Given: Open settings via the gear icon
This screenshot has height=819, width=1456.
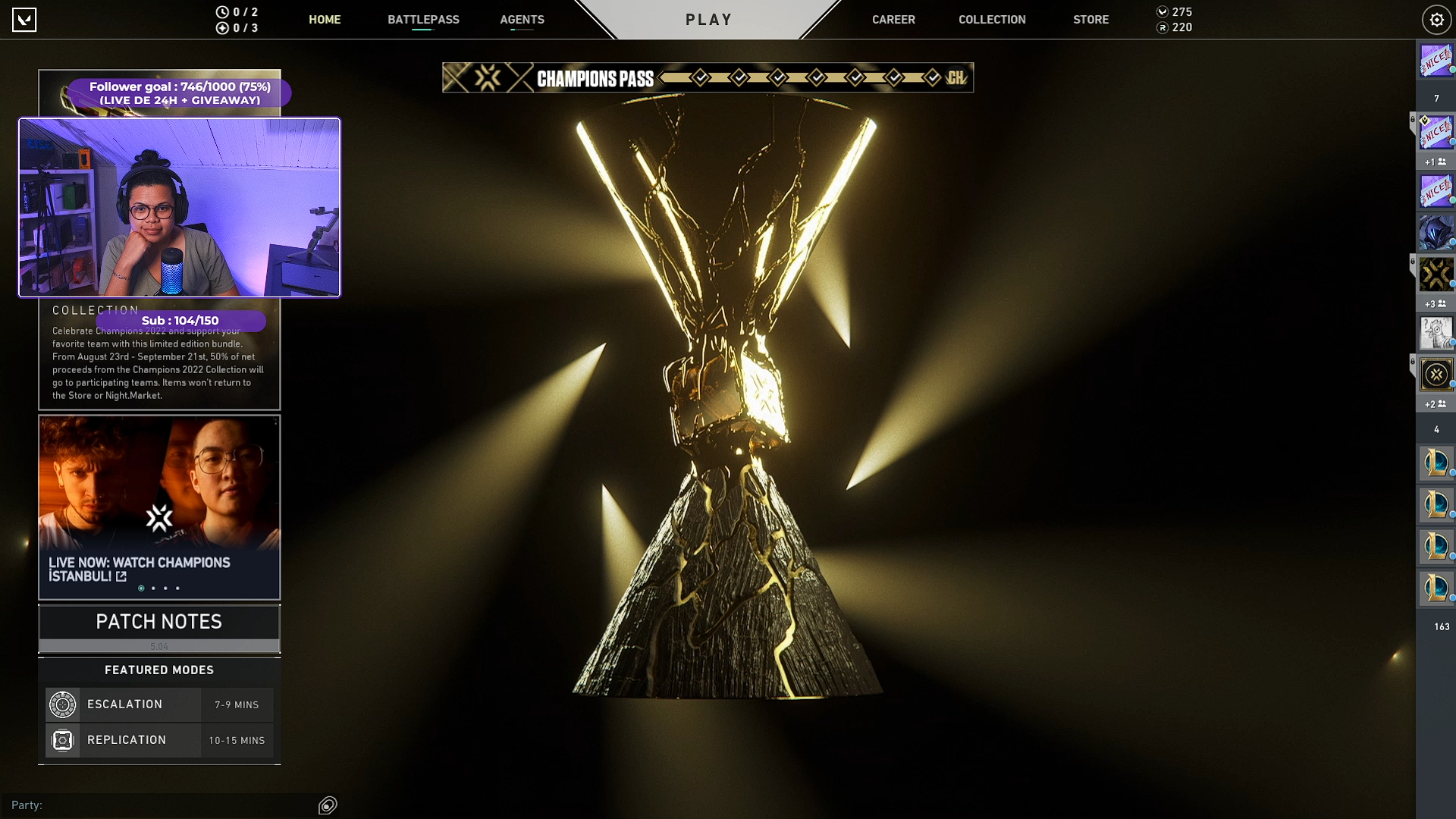Looking at the screenshot, I should (x=1436, y=20).
